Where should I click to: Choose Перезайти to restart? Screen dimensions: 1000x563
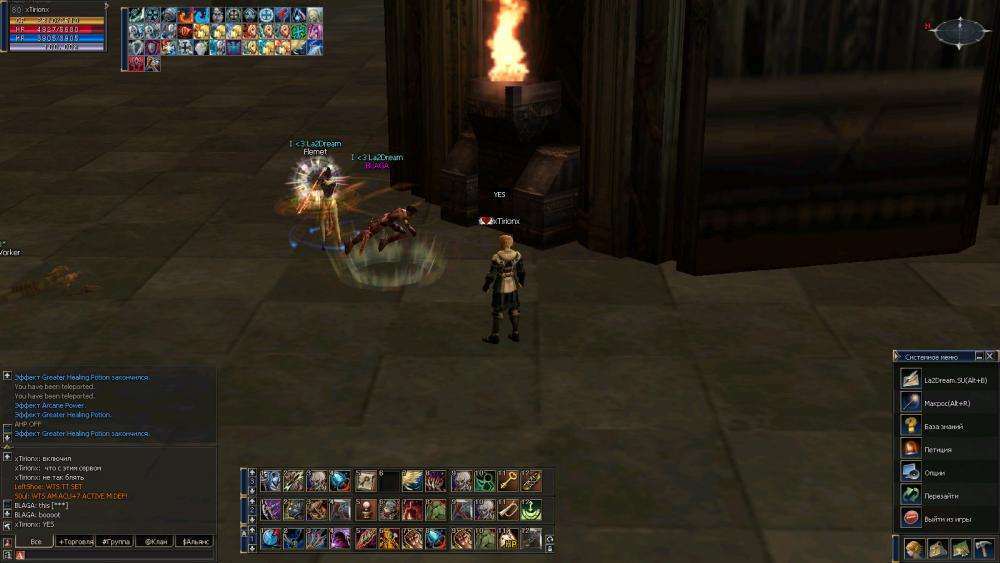point(940,495)
